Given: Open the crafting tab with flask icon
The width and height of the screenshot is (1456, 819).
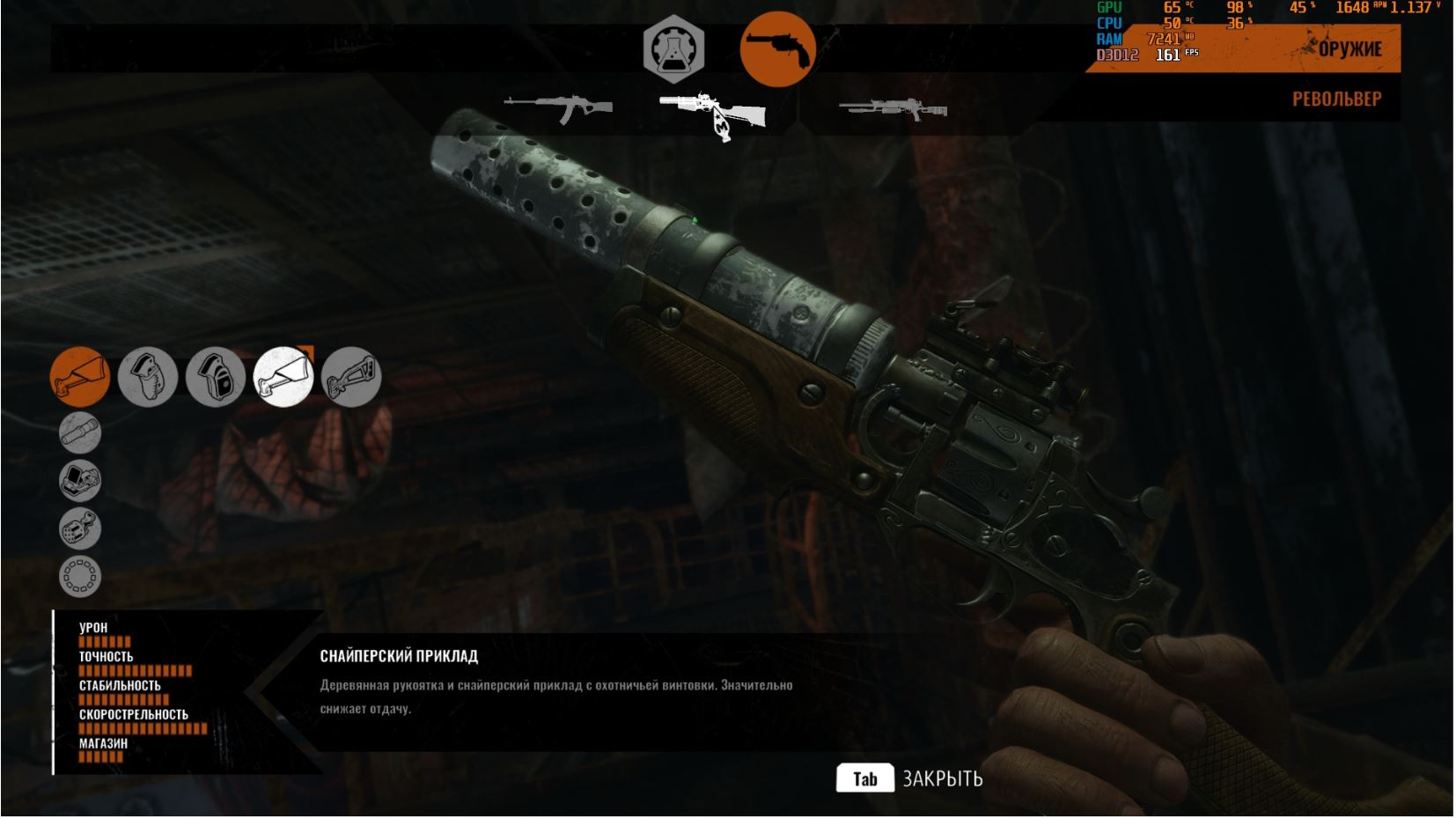Looking at the screenshot, I should (x=673, y=50).
